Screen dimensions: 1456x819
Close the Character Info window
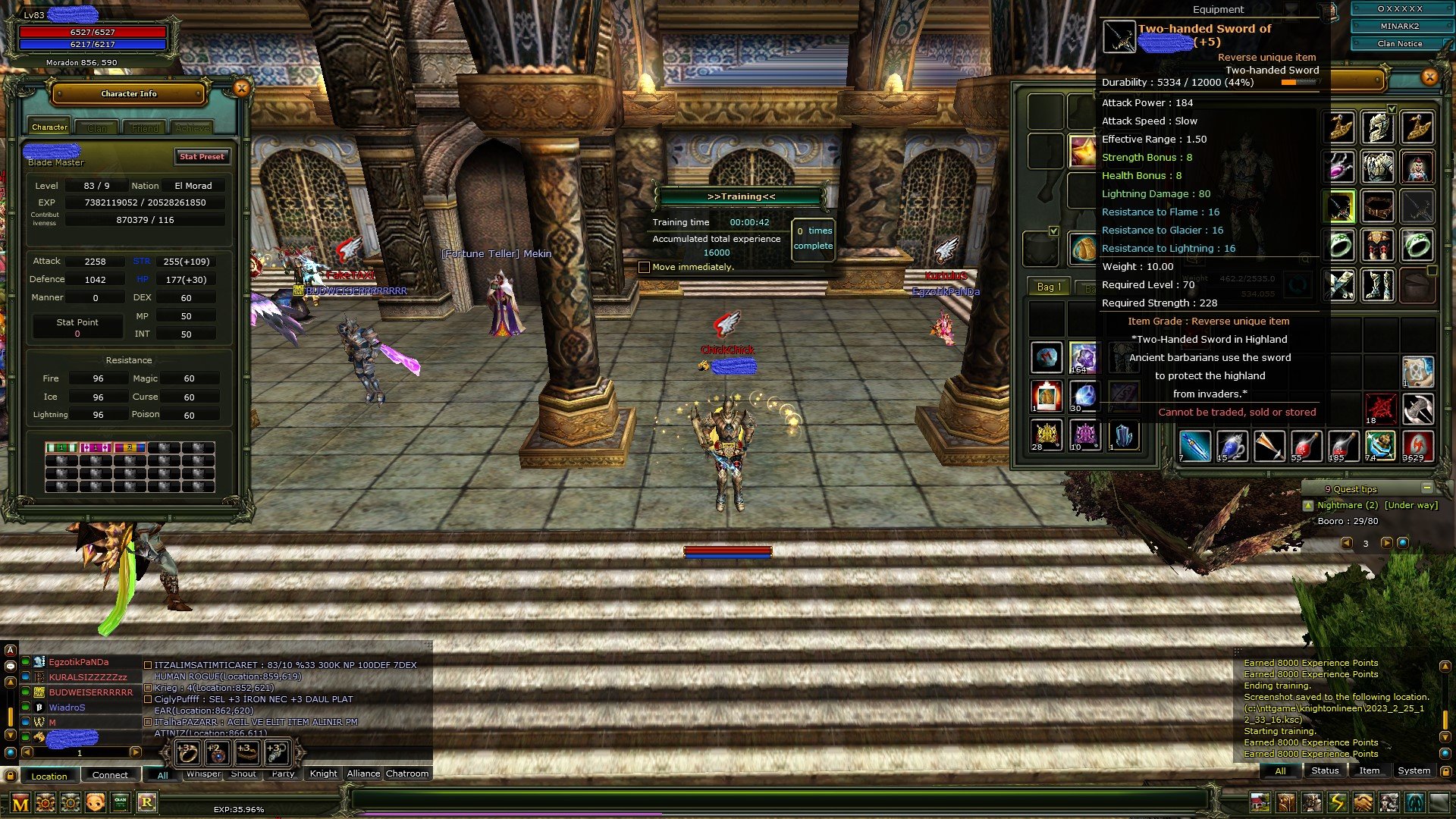point(241,89)
